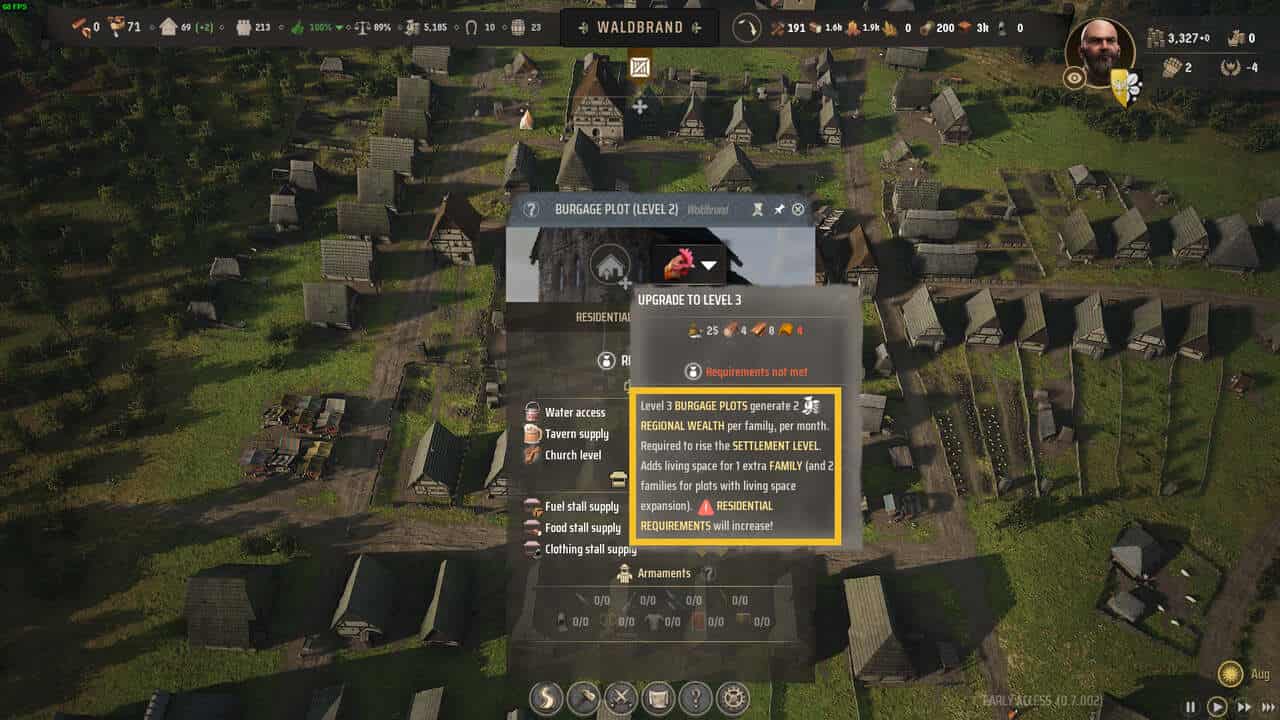Open the crossed swords army menu
Viewport: 1280px width, 720px height.
621,697
